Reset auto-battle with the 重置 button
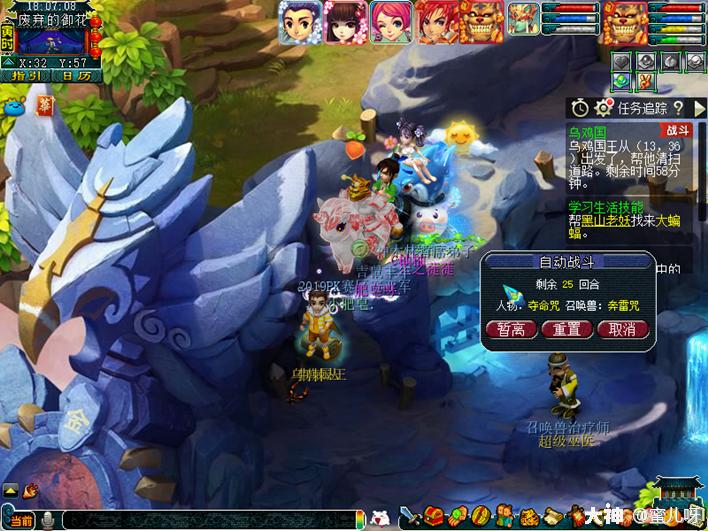This screenshot has width=708, height=531. click(x=566, y=330)
